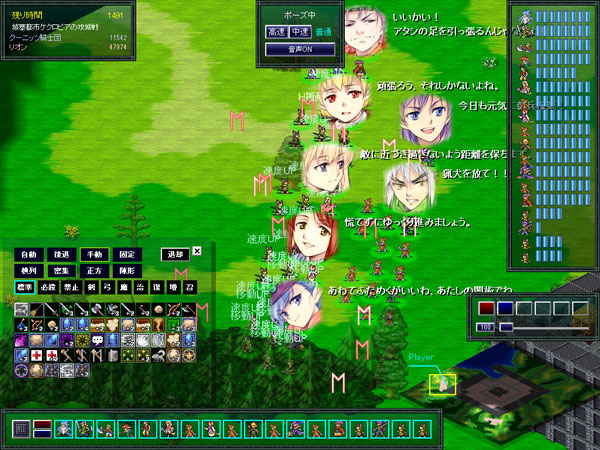Screen dimensions: 600x450
Task: Select the 自動 auto command button
Action: [x=29, y=254]
